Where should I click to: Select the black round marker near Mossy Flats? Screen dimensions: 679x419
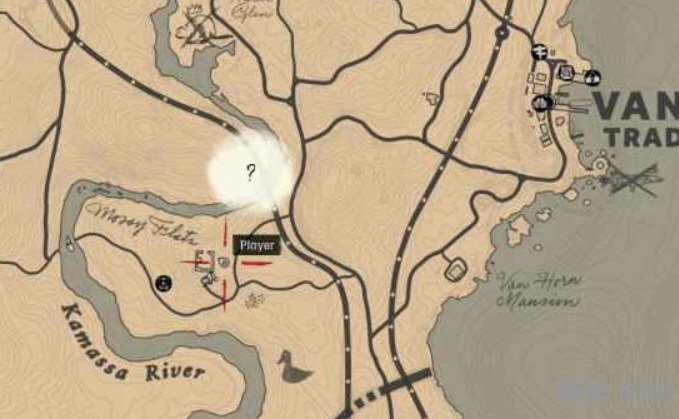click(x=164, y=284)
